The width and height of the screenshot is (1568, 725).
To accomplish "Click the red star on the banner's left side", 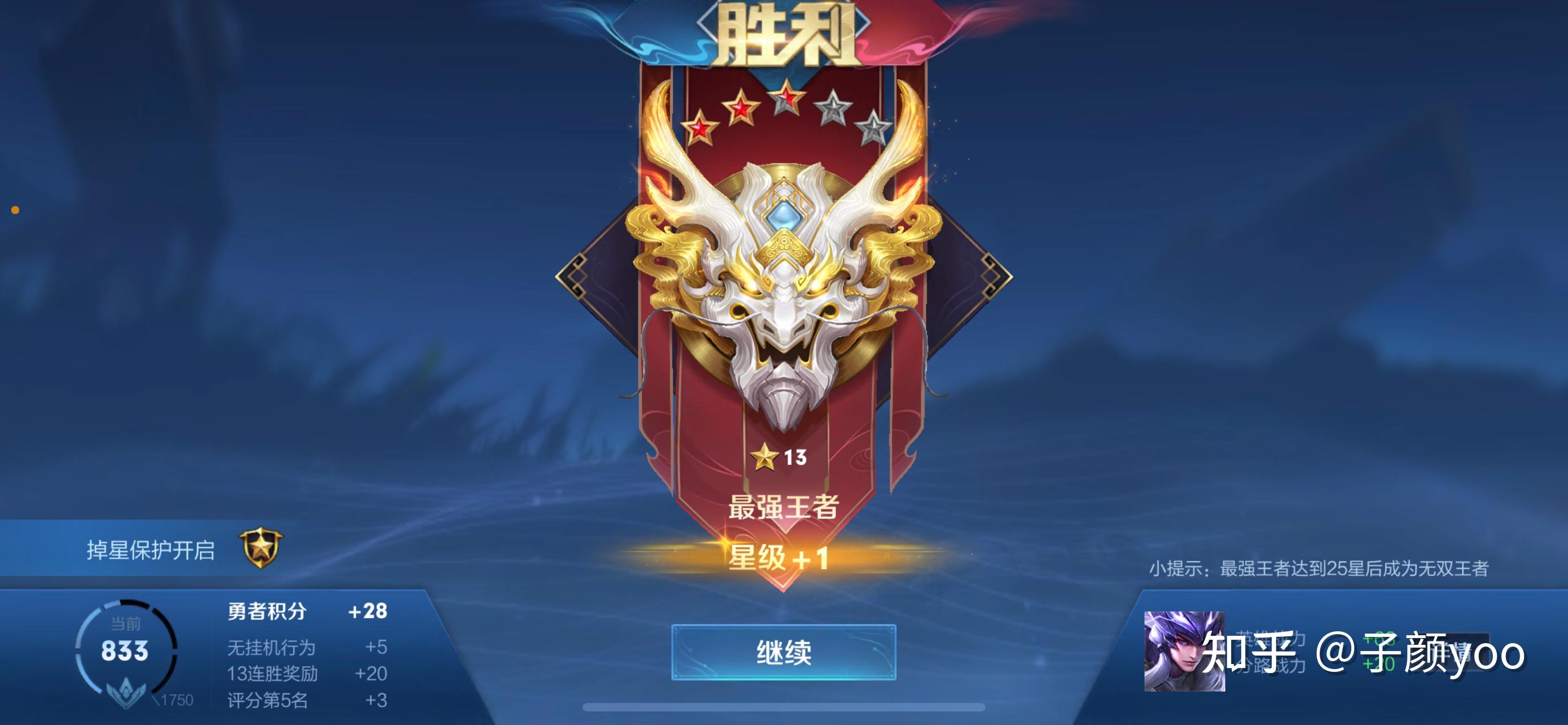I will coord(700,129).
